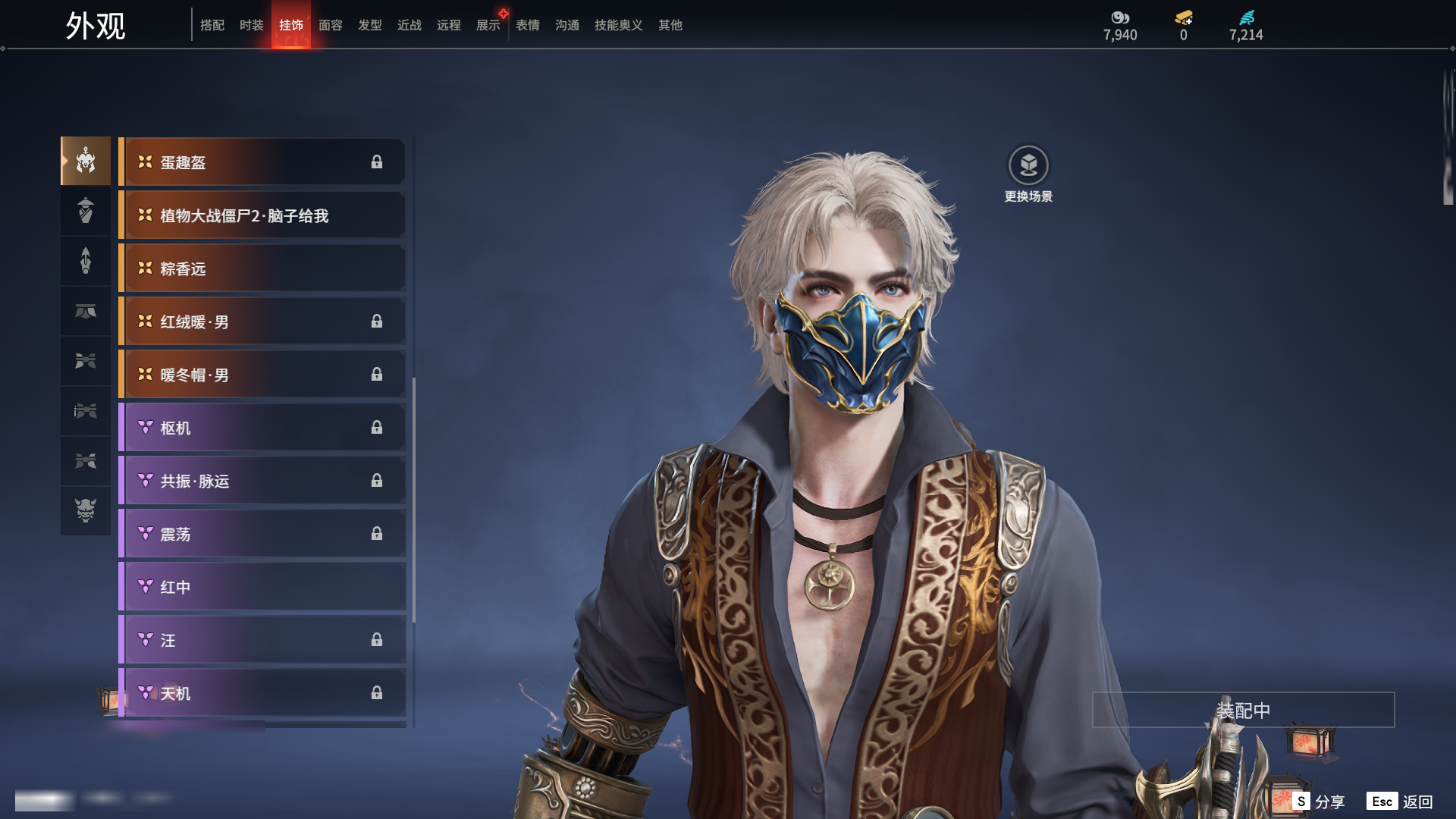The width and height of the screenshot is (1456, 819).
Task: Select the 面容 face tab
Action: [331, 25]
